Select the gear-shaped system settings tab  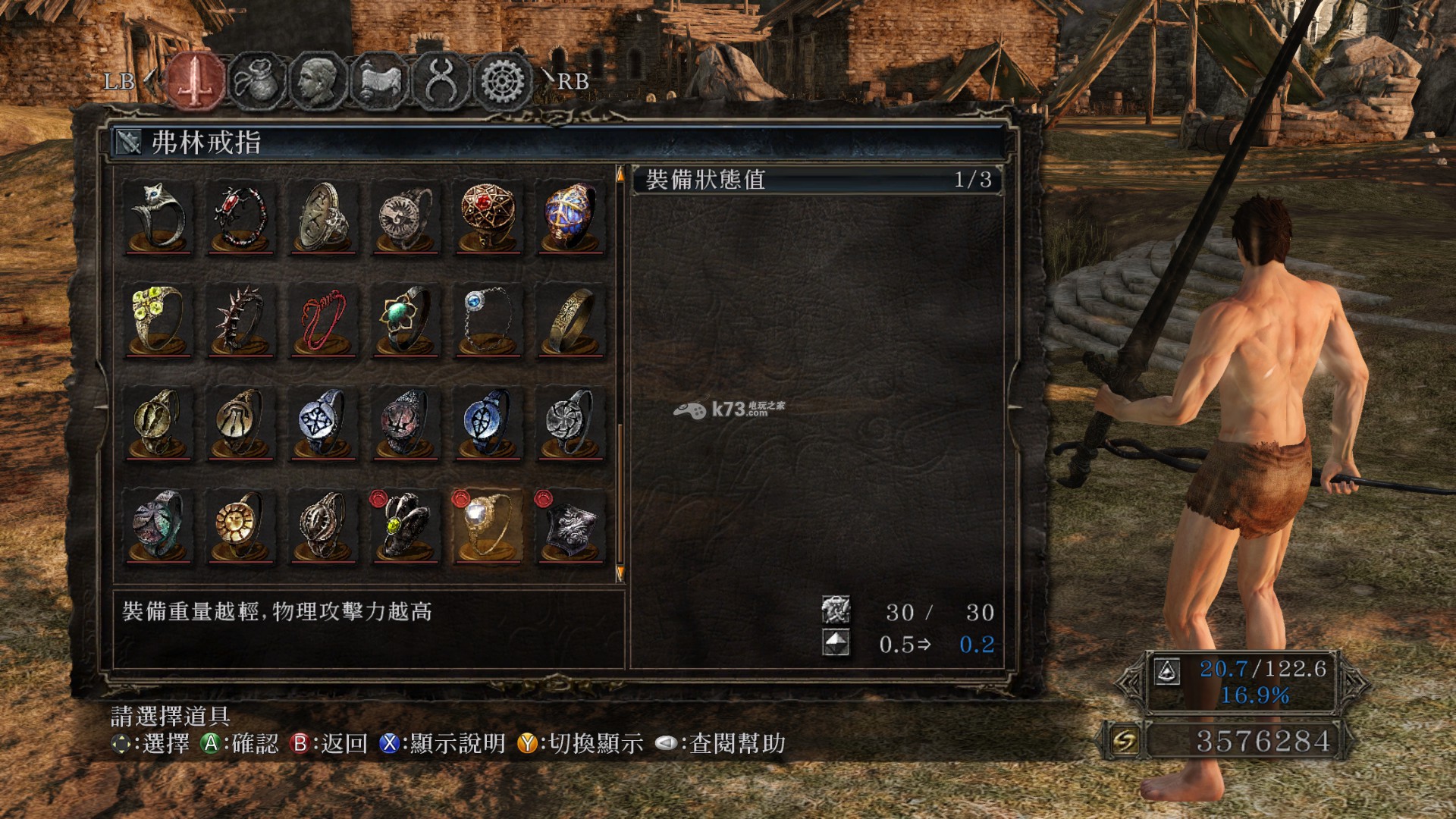[x=502, y=80]
